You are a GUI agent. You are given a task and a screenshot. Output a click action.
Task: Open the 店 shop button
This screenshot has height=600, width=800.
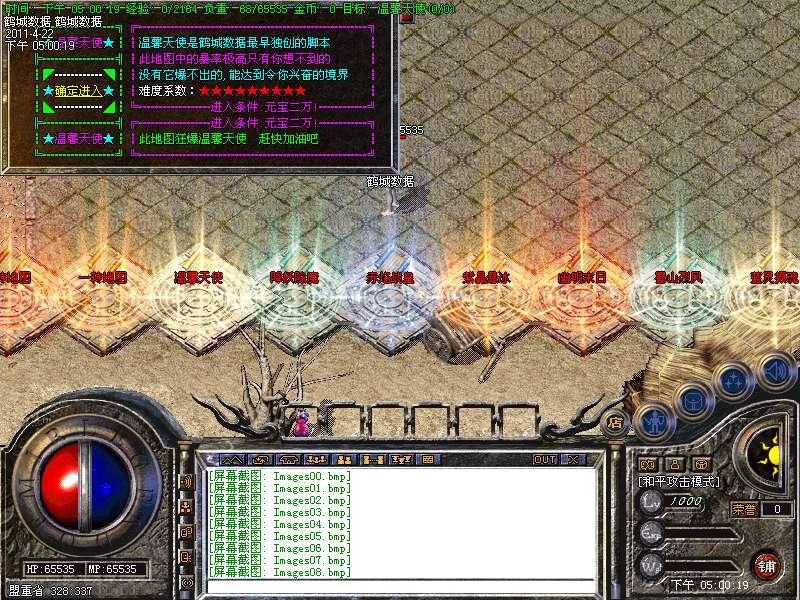(616, 422)
